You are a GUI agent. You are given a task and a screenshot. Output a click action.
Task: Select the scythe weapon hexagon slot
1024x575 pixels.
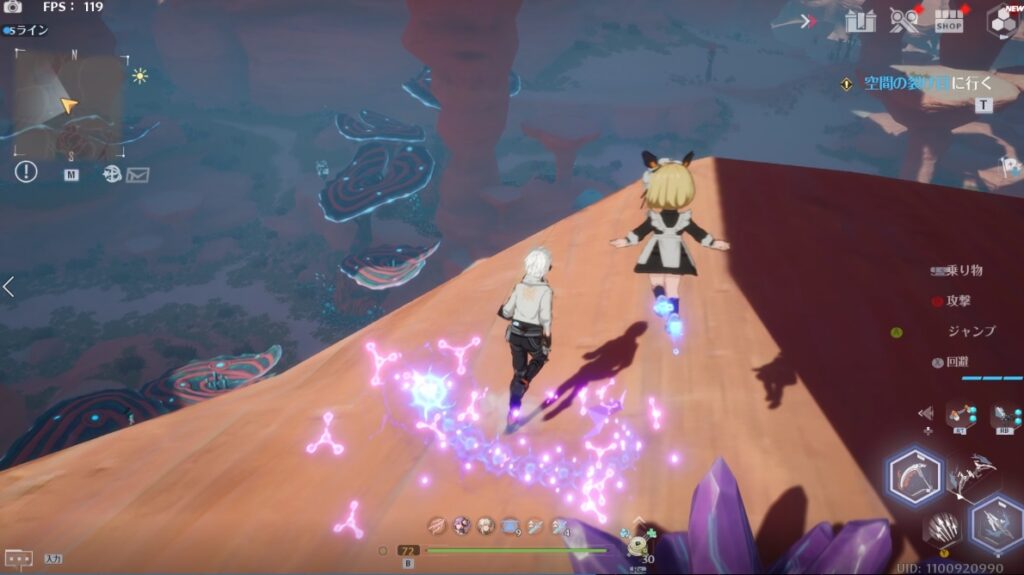pyautogui.click(x=915, y=477)
